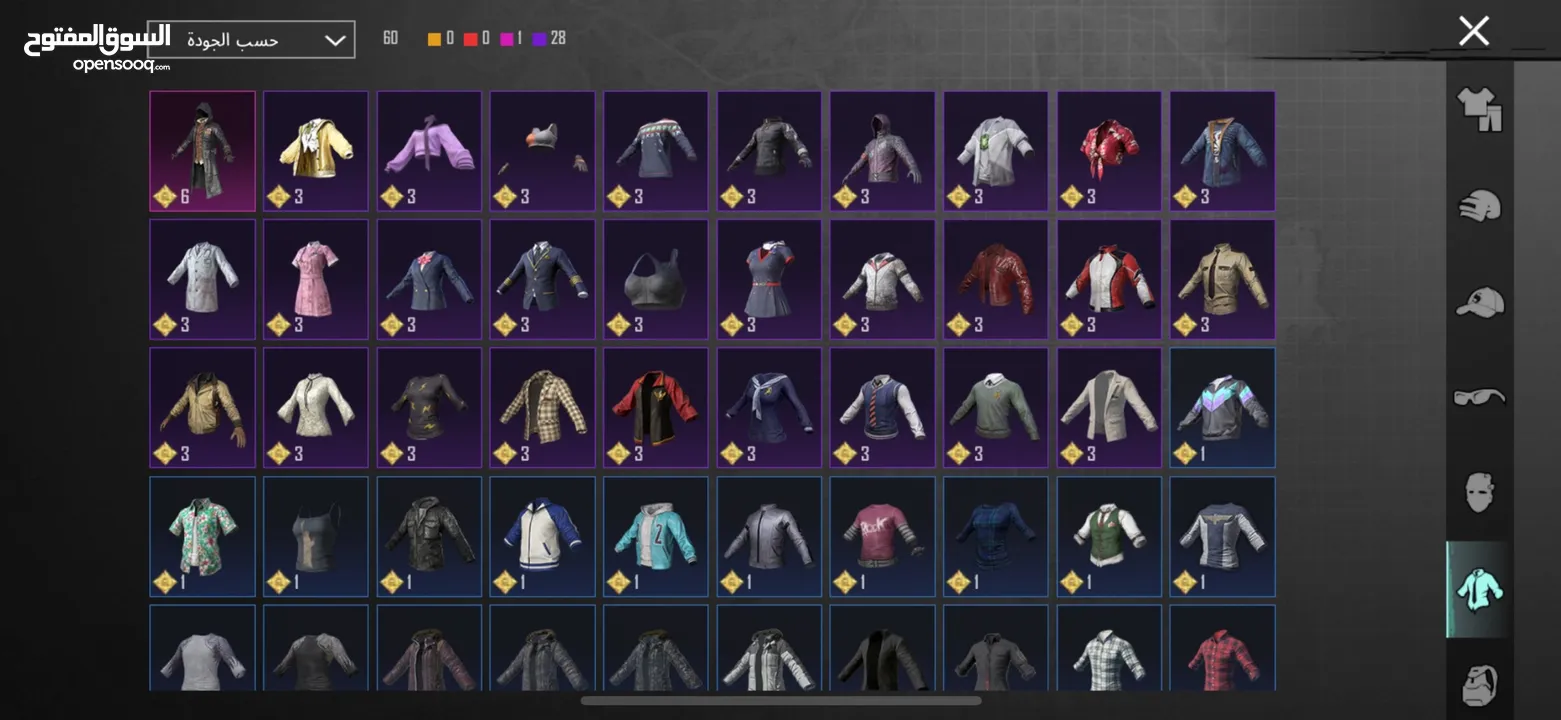Show the sunglasses category tab
The width and height of the screenshot is (1561, 720).
[1478, 397]
